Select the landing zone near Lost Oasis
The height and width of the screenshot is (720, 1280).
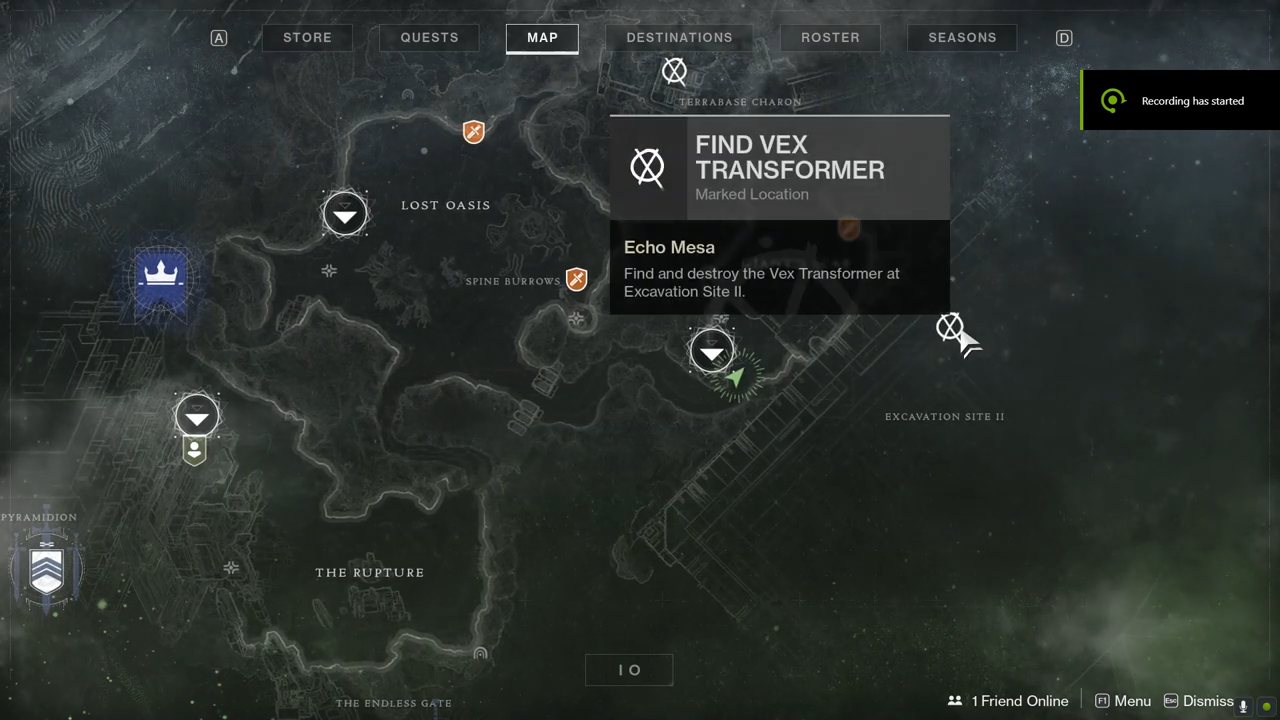345,214
